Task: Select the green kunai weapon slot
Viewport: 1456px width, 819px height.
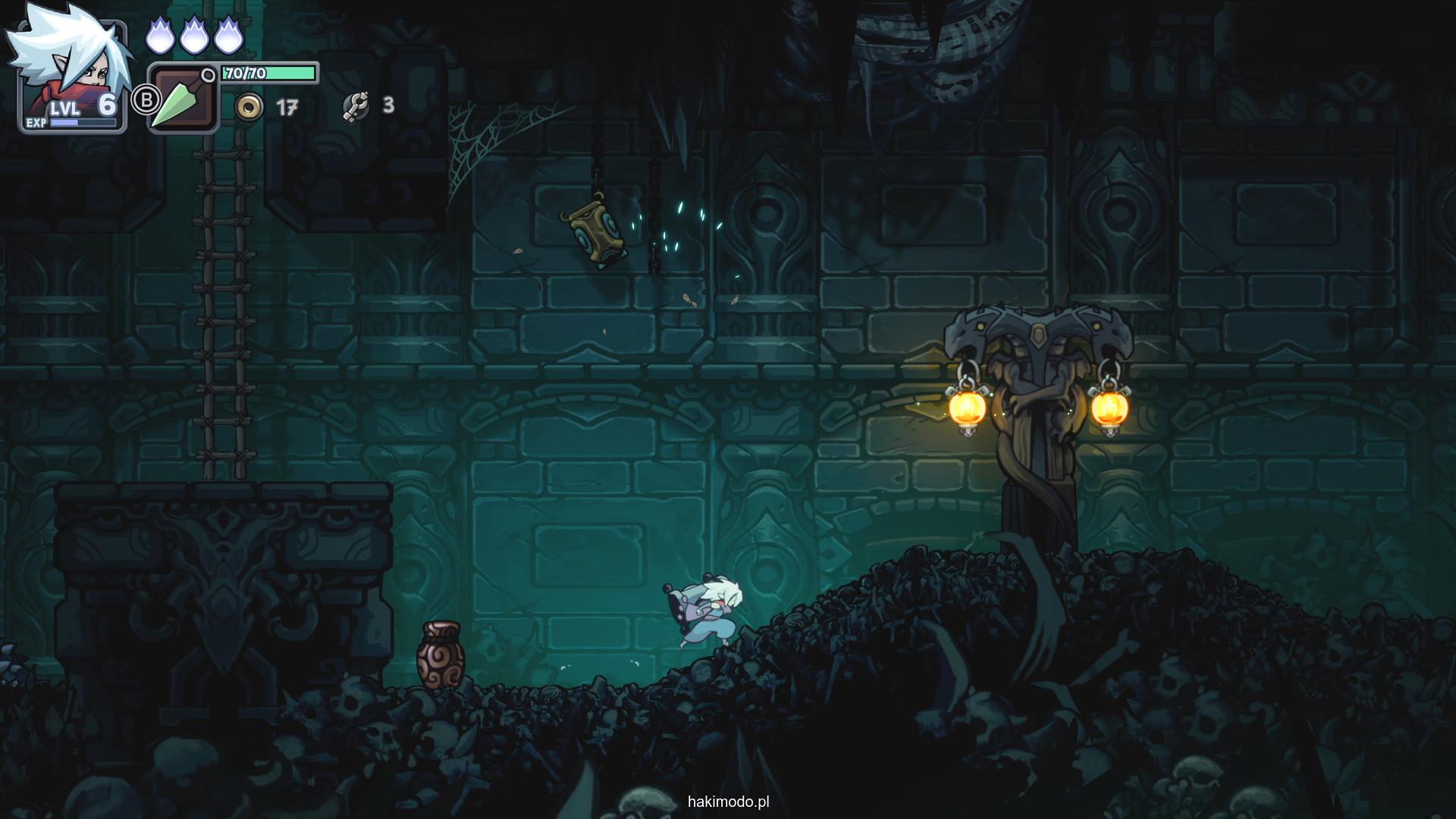Action: coord(183,99)
